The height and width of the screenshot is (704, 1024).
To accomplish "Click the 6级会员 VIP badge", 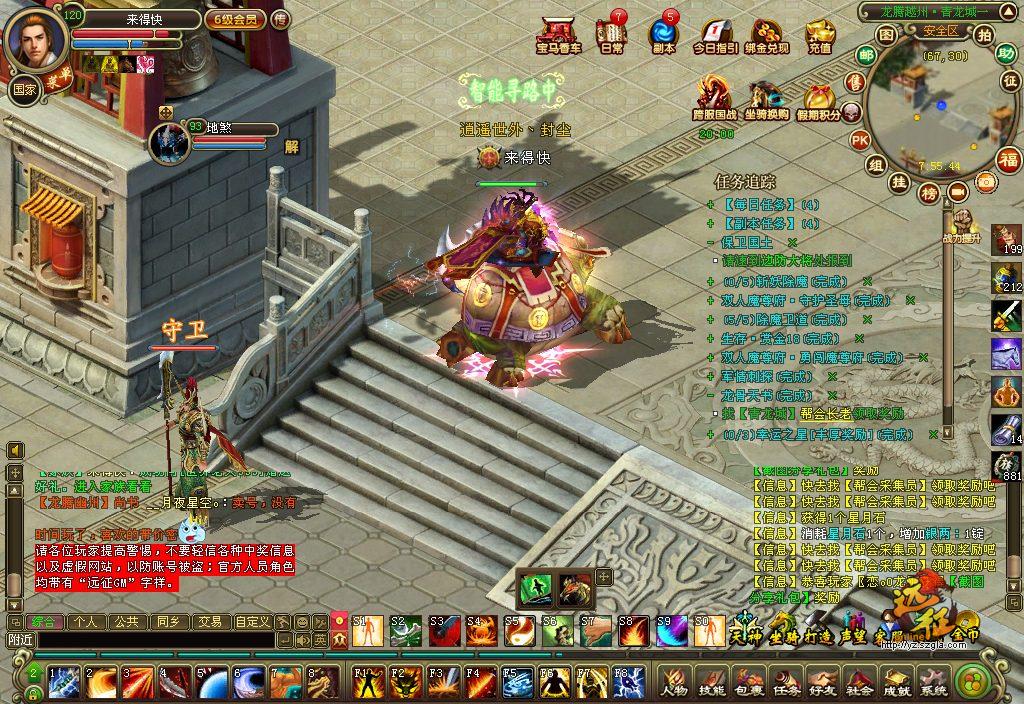I will (x=233, y=19).
